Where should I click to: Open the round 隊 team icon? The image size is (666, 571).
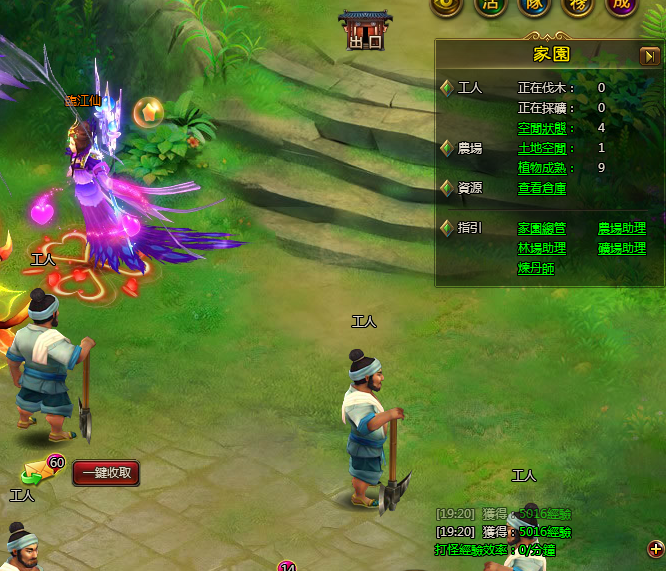click(534, 5)
